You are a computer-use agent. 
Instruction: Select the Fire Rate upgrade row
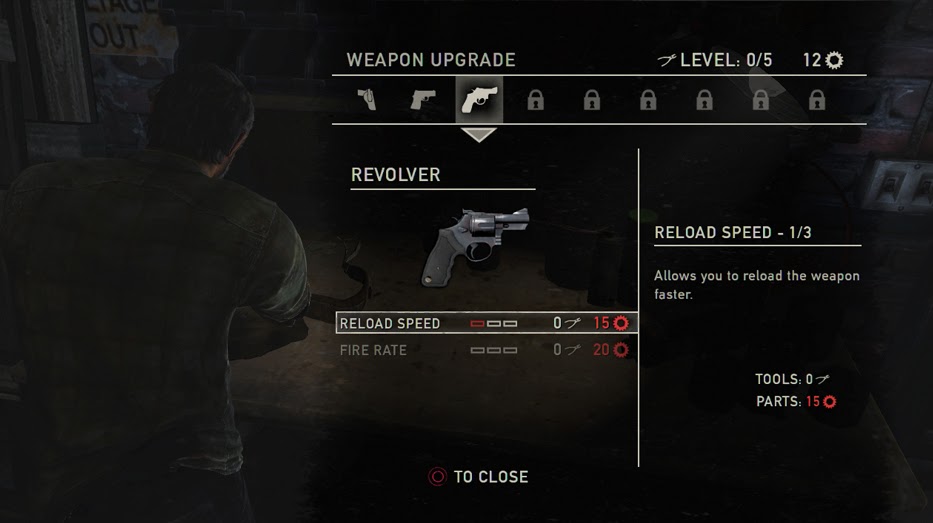486,350
